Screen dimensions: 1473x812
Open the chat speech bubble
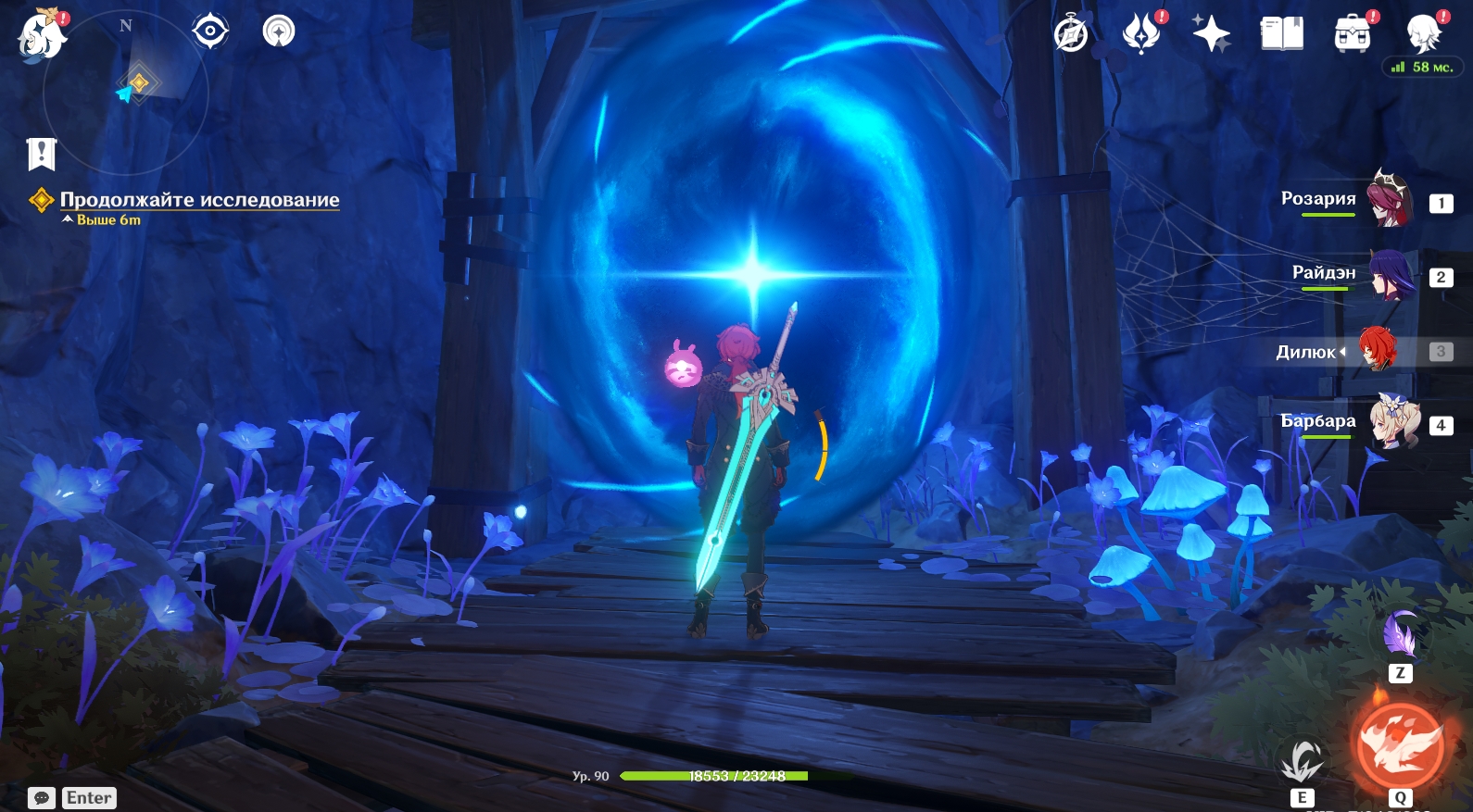point(42,798)
